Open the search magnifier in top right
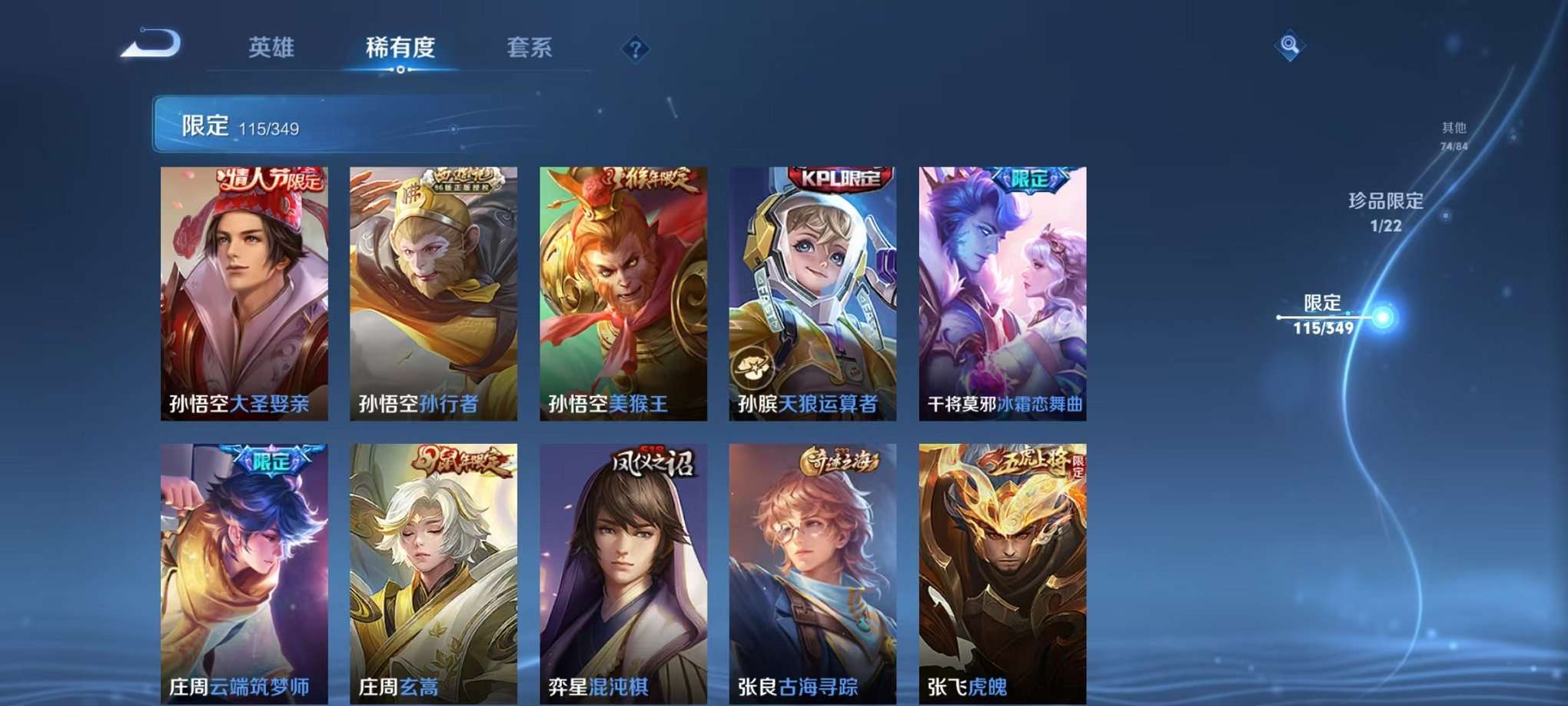The height and width of the screenshot is (706, 1568). pos(1291,44)
